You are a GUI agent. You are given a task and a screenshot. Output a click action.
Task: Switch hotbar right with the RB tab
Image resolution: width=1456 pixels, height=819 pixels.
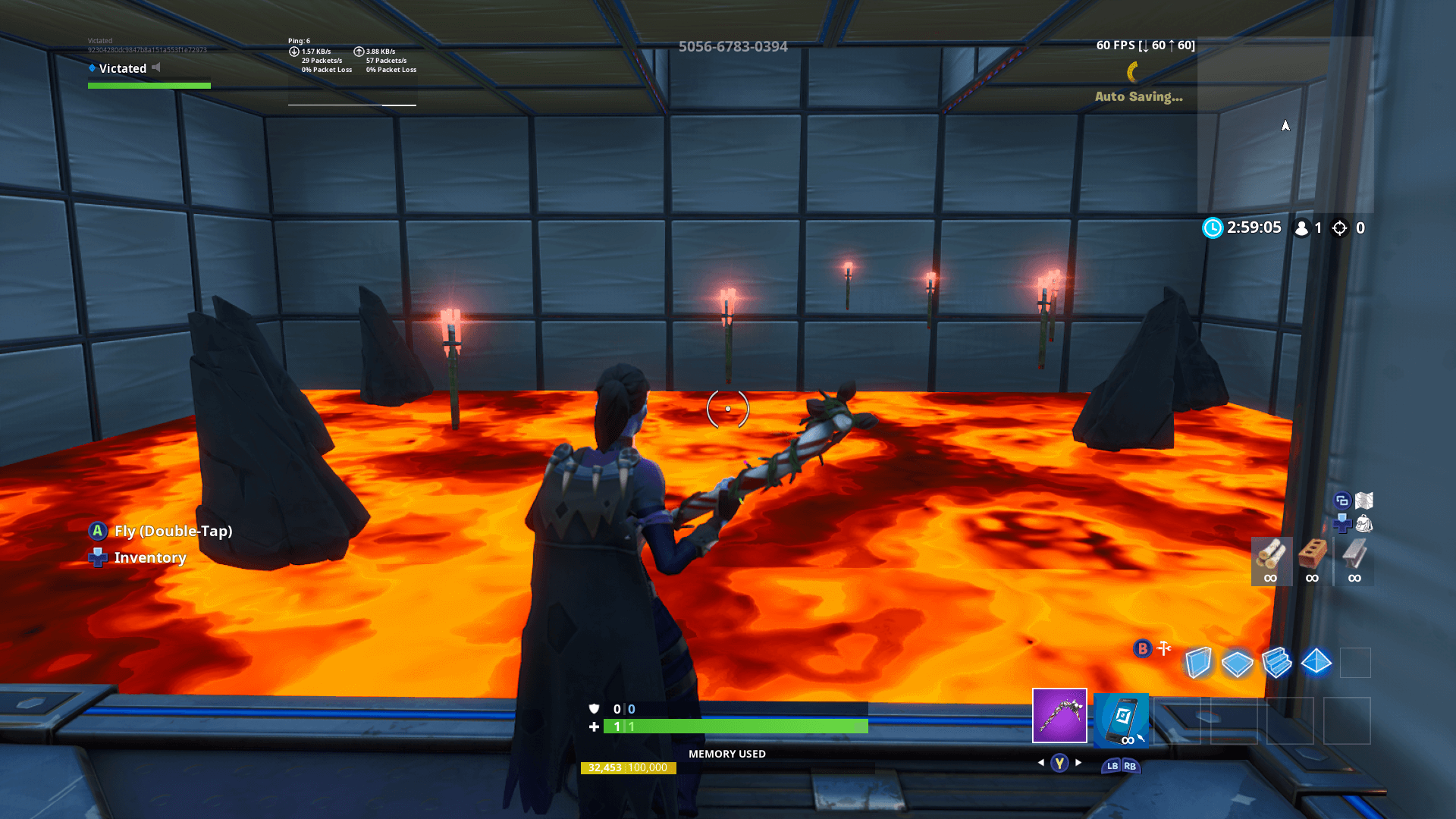1130,767
